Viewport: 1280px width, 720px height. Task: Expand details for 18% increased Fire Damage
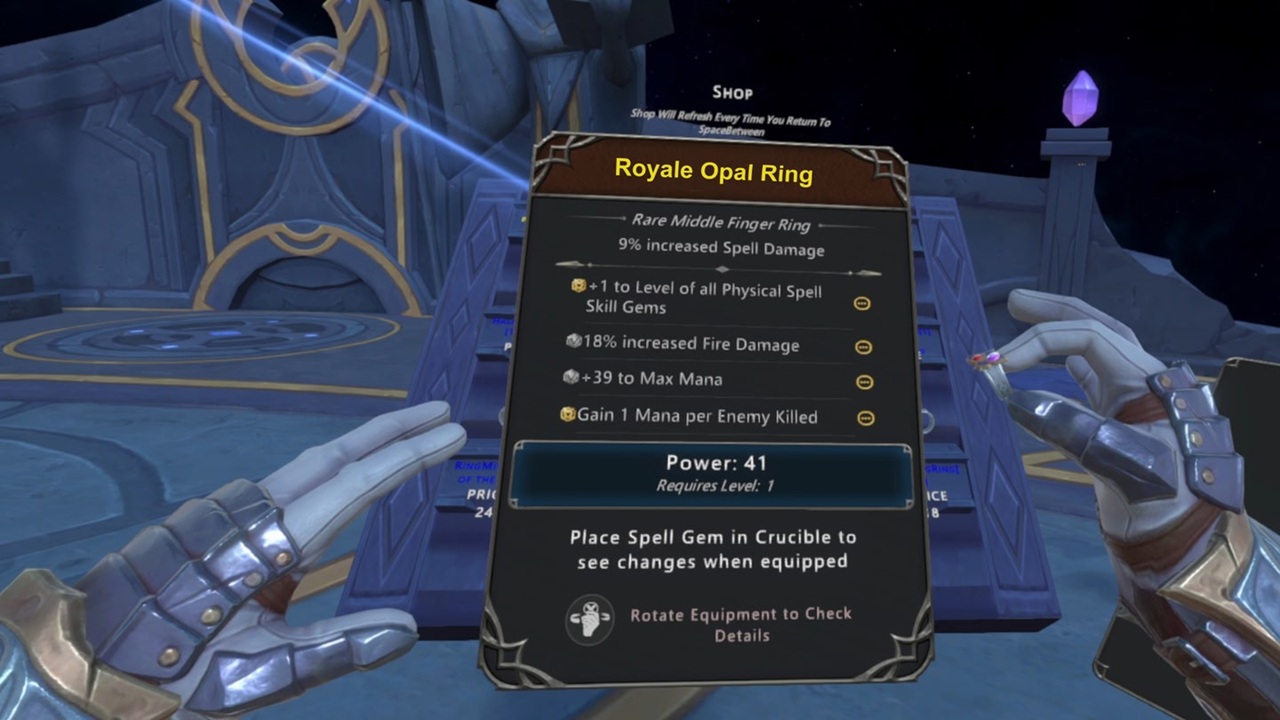862,347
